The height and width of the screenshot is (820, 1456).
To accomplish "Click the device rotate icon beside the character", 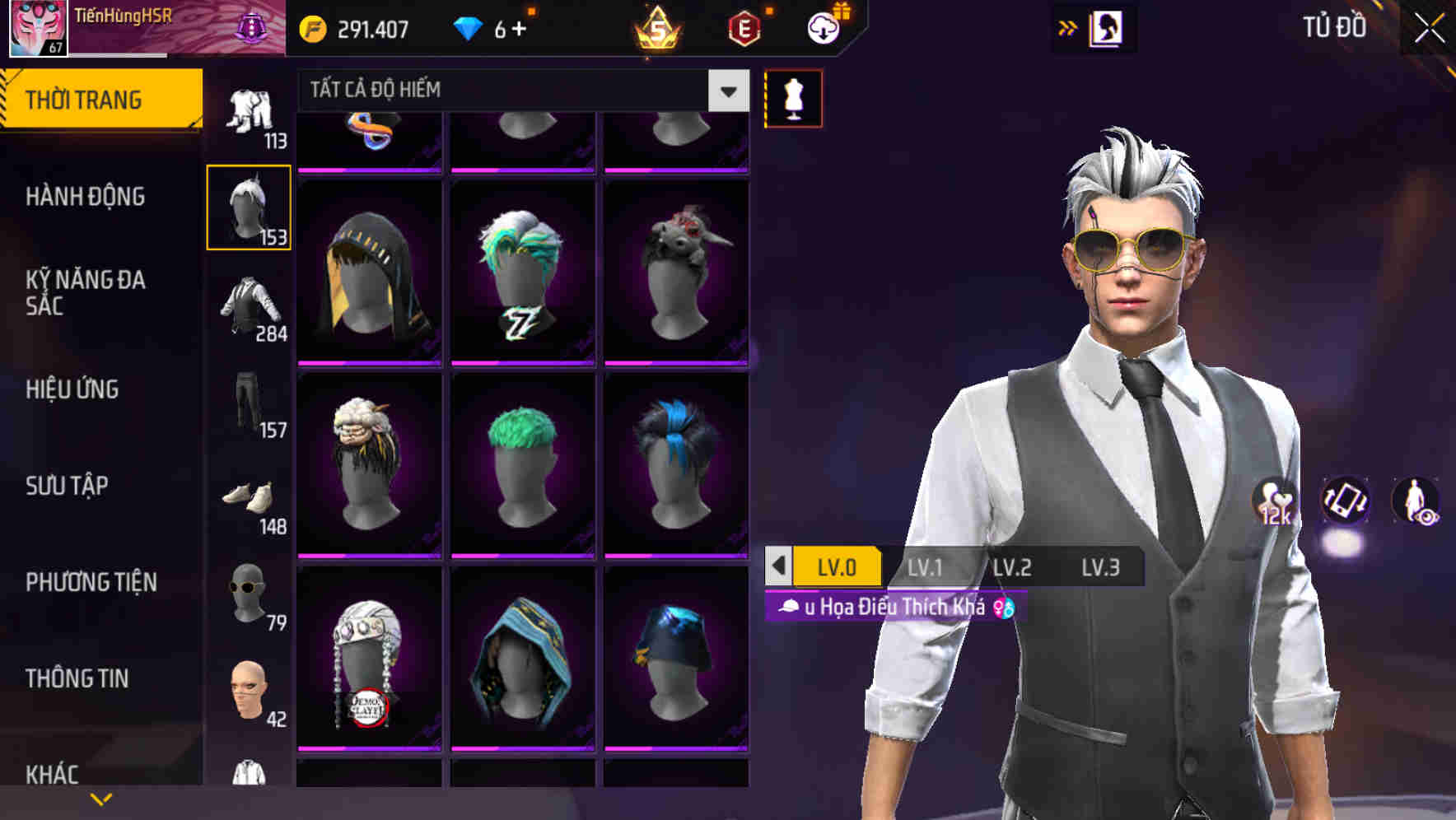I will (1345, 504).
